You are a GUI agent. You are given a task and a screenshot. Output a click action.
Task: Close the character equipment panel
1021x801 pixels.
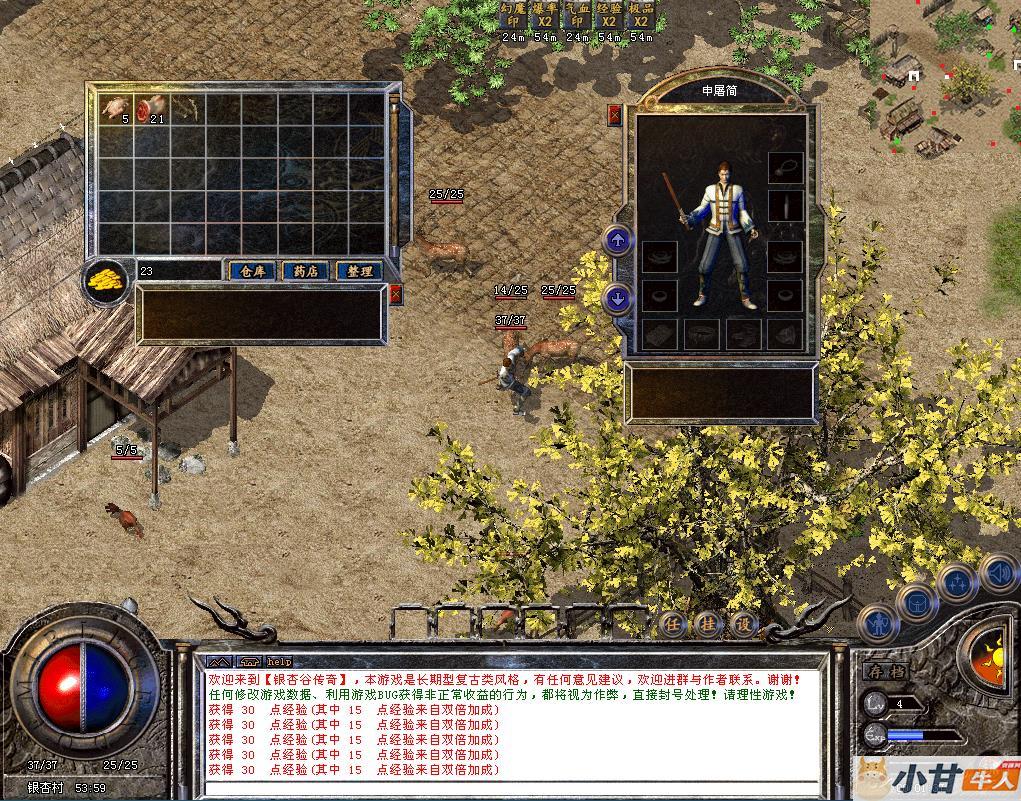coord(614,115)
